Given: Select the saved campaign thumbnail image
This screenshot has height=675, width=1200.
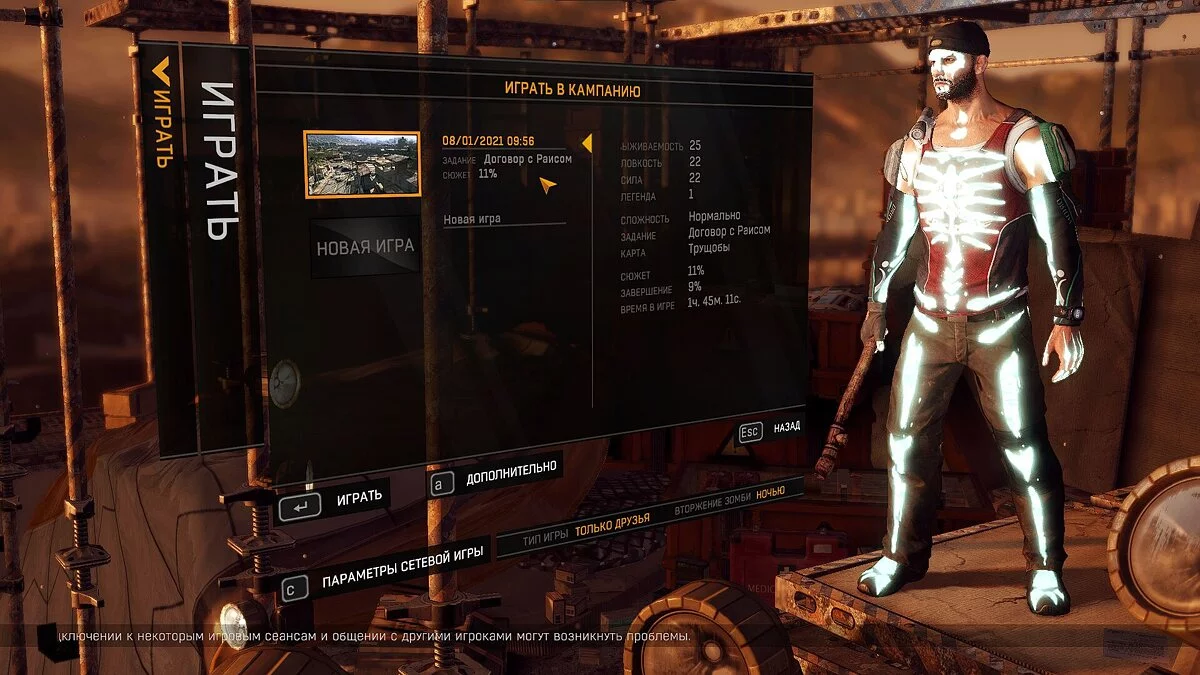Looking at the screenshot, I should coord(362,163).
